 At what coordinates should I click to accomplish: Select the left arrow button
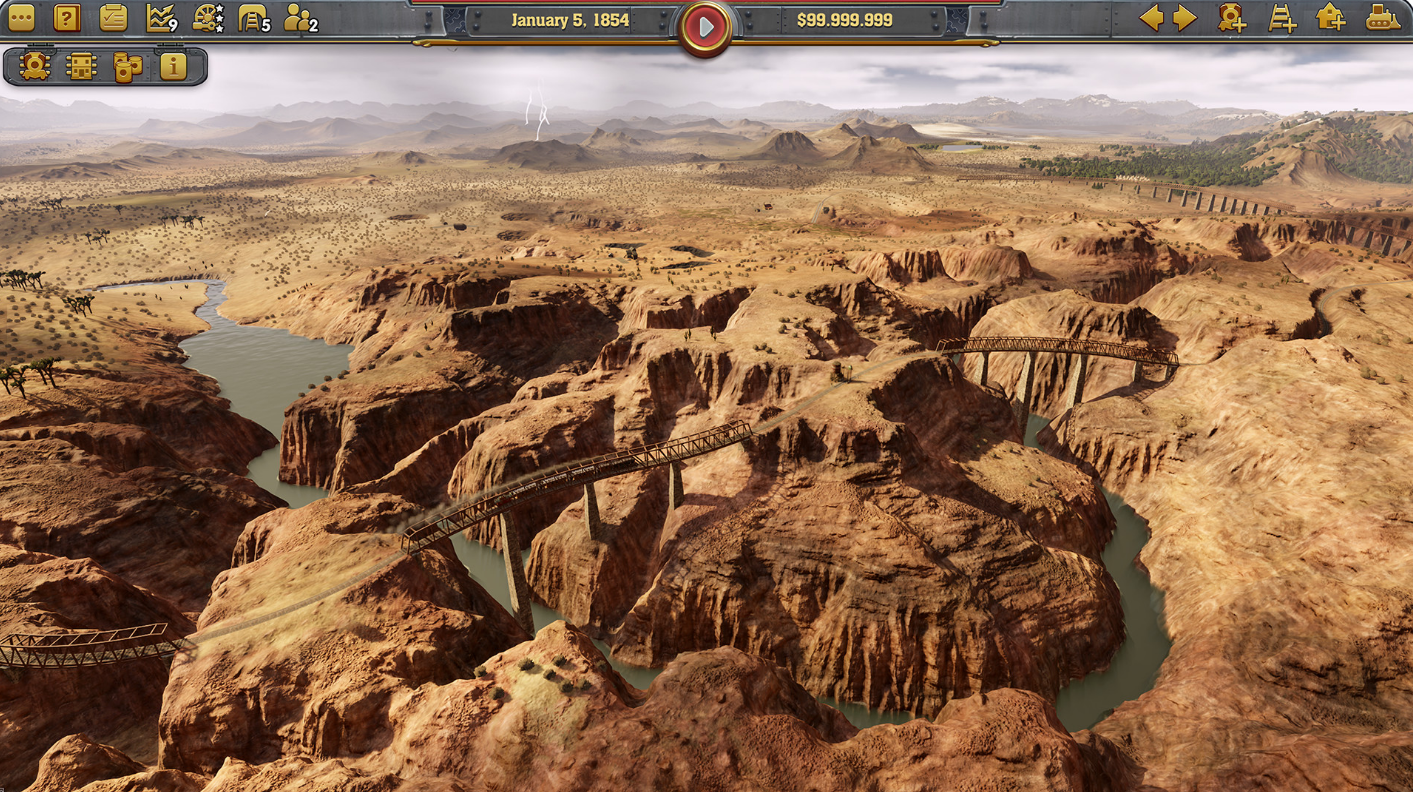tap(1151, 18)
